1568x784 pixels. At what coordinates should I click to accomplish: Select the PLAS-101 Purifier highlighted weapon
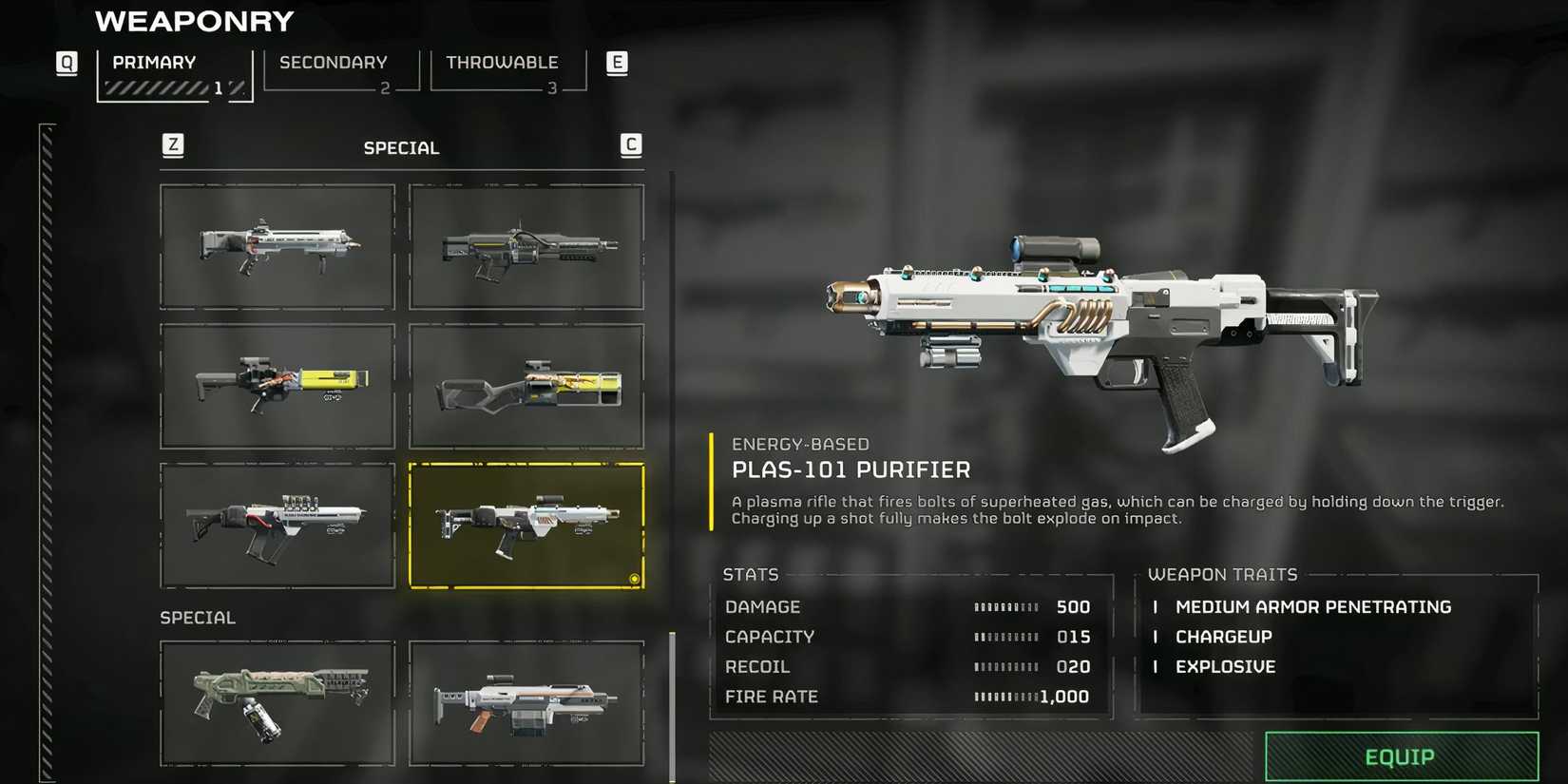[527, 524]
